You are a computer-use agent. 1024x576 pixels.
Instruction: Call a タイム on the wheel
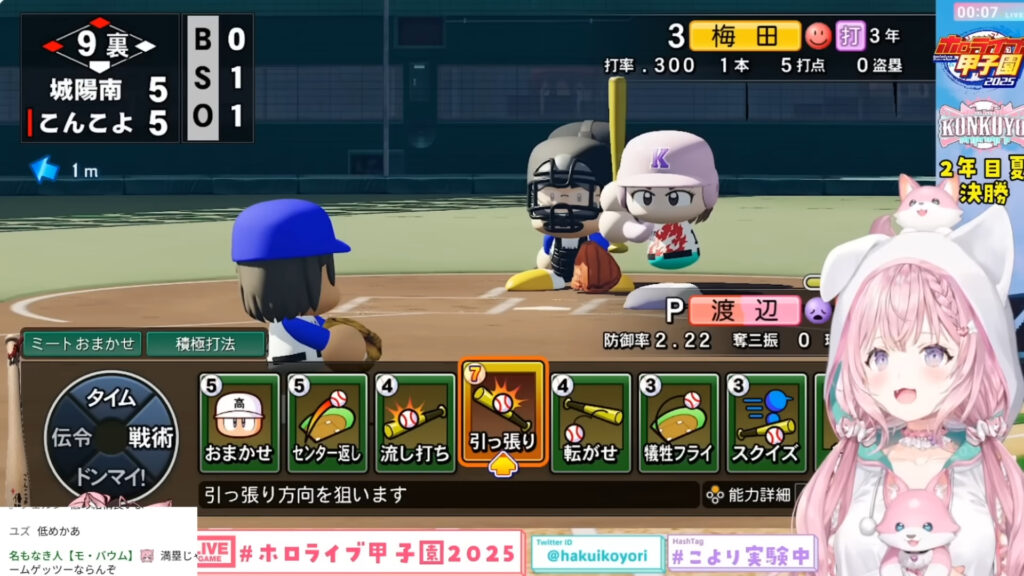tap(110, 398)
